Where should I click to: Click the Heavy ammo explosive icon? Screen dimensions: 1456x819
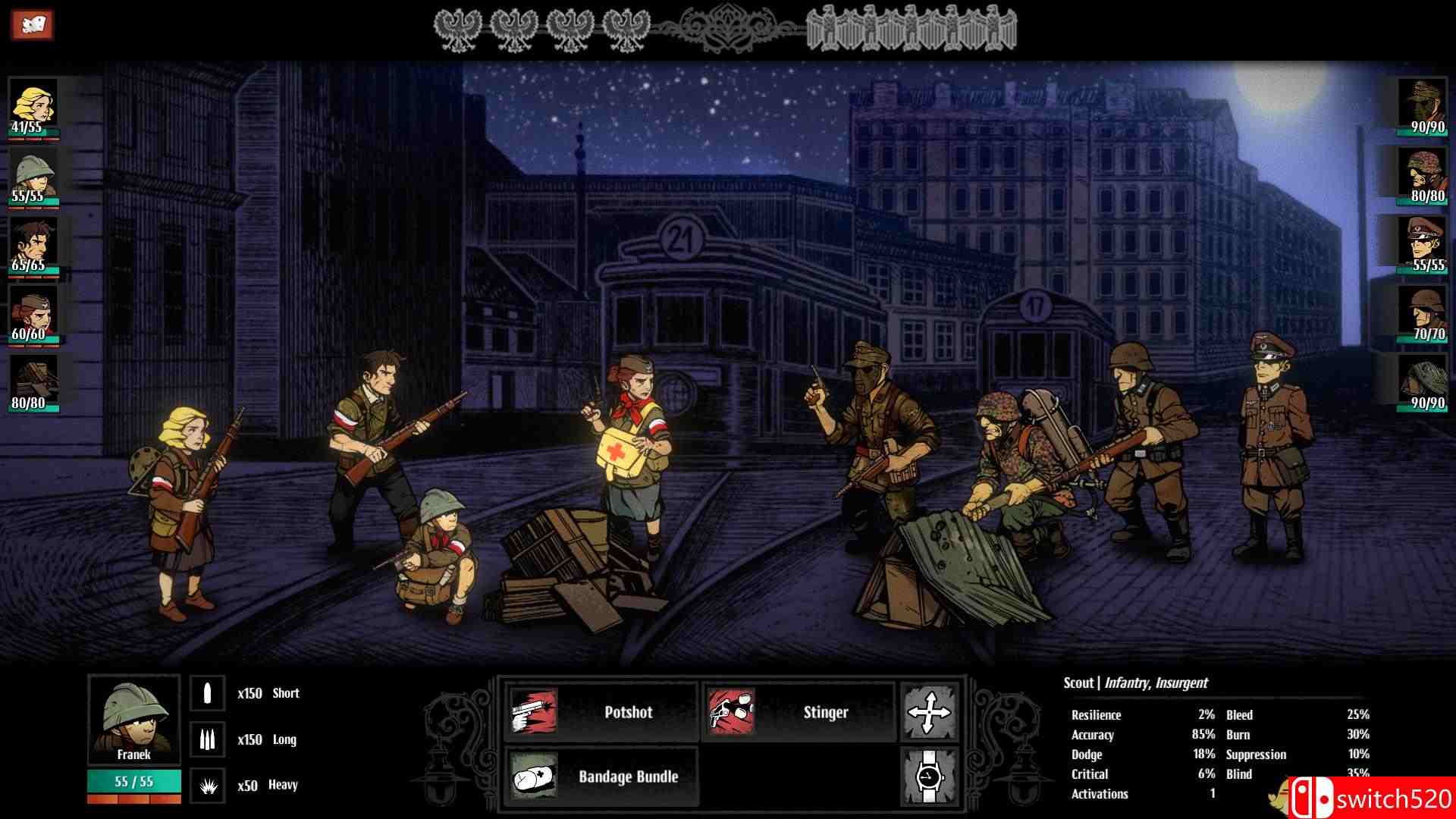coord(207,785)
